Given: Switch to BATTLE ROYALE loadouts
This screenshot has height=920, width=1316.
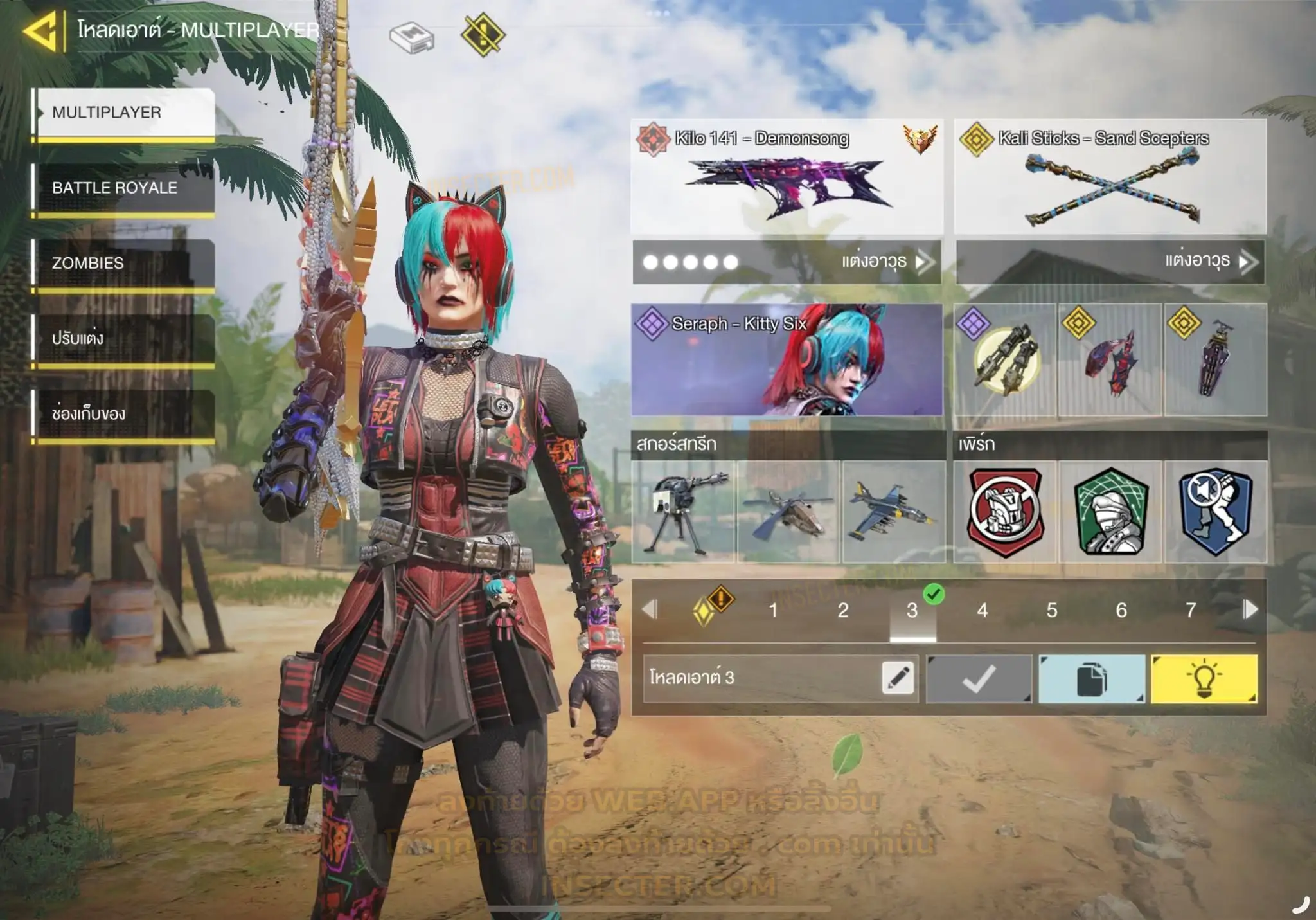Looking at the screenshot, I should click(124, 188).
